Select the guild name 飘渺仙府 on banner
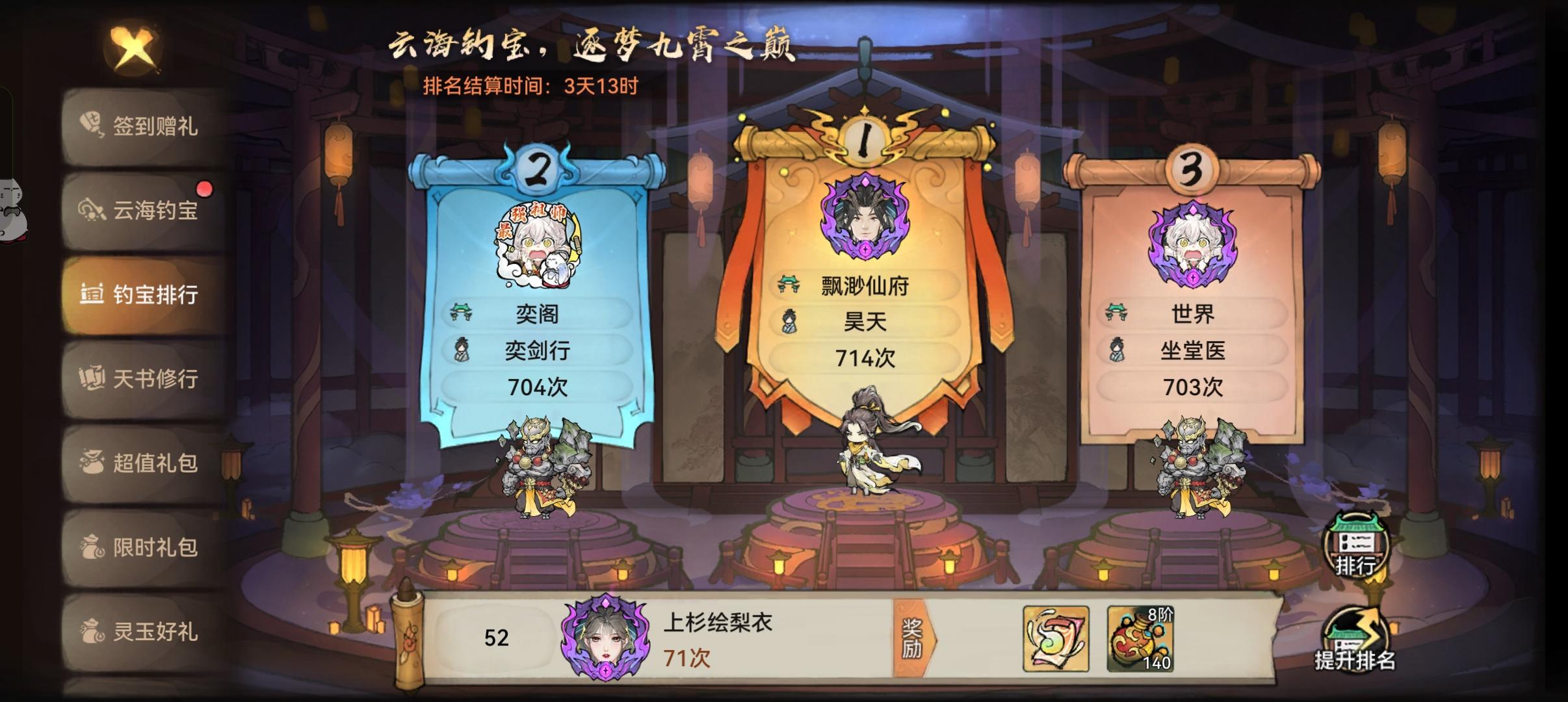Viewport: 1568px width, 702px height. click(x=865, y=285)
